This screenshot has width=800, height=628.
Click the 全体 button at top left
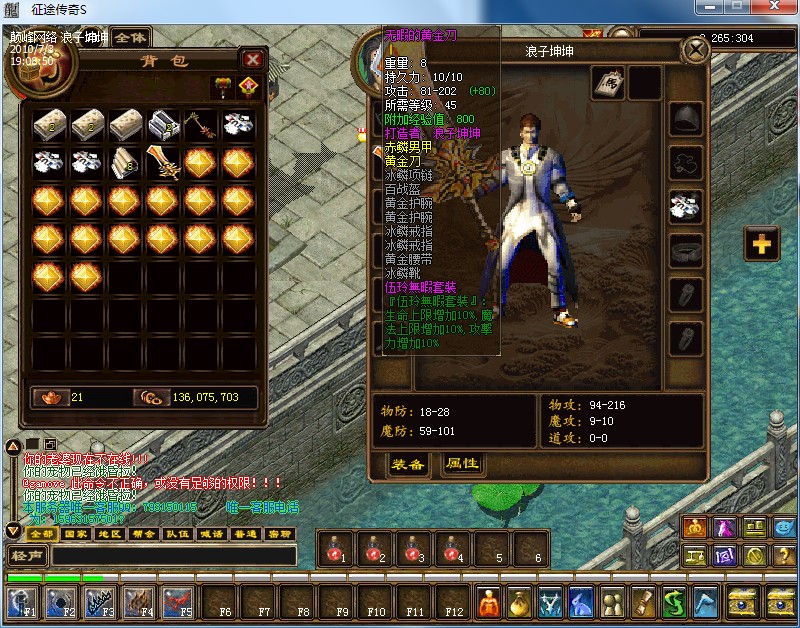pyautogui.click(x=129, y=37)
